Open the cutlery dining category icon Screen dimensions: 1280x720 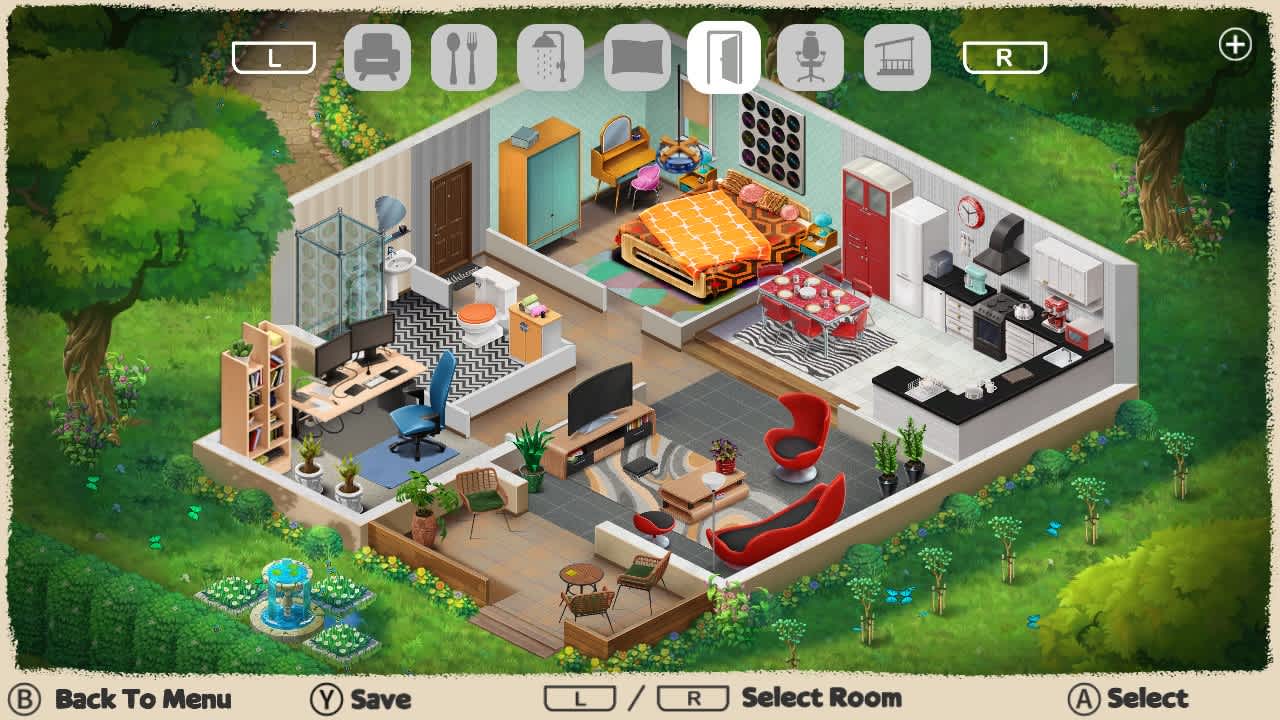tap(463, 57)
